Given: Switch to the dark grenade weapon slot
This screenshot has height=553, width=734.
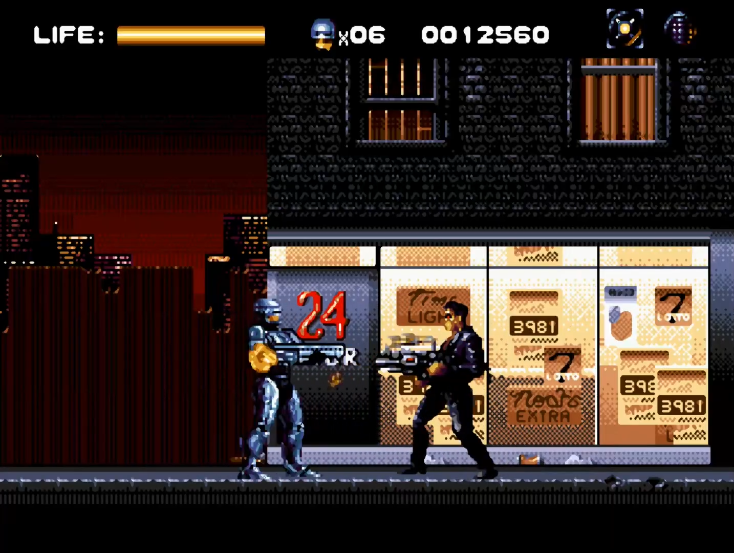Looking at the screenshot, I should 679,30.
